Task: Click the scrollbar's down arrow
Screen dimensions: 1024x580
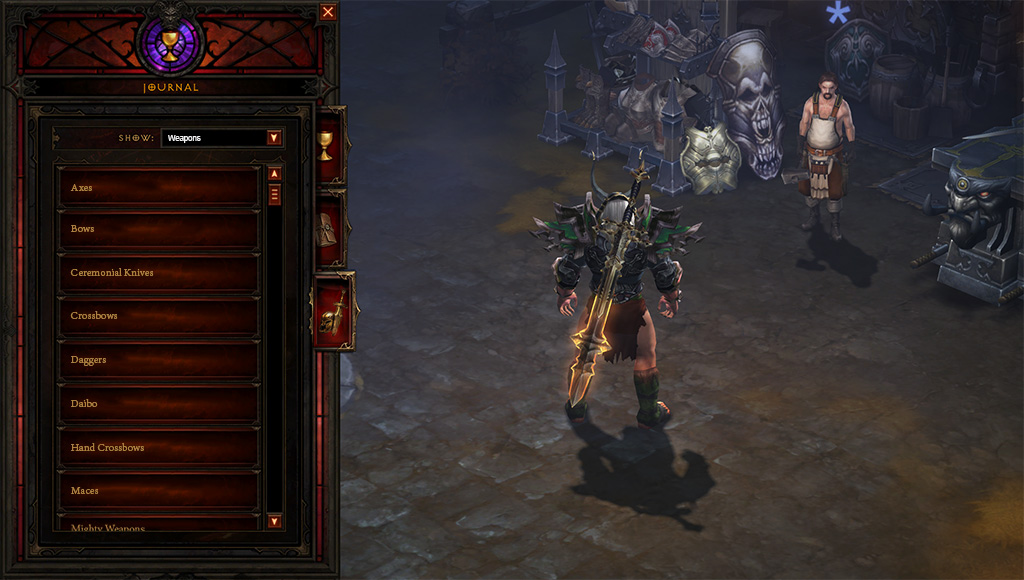Action: pyautogui.click(x=274, y=521)
